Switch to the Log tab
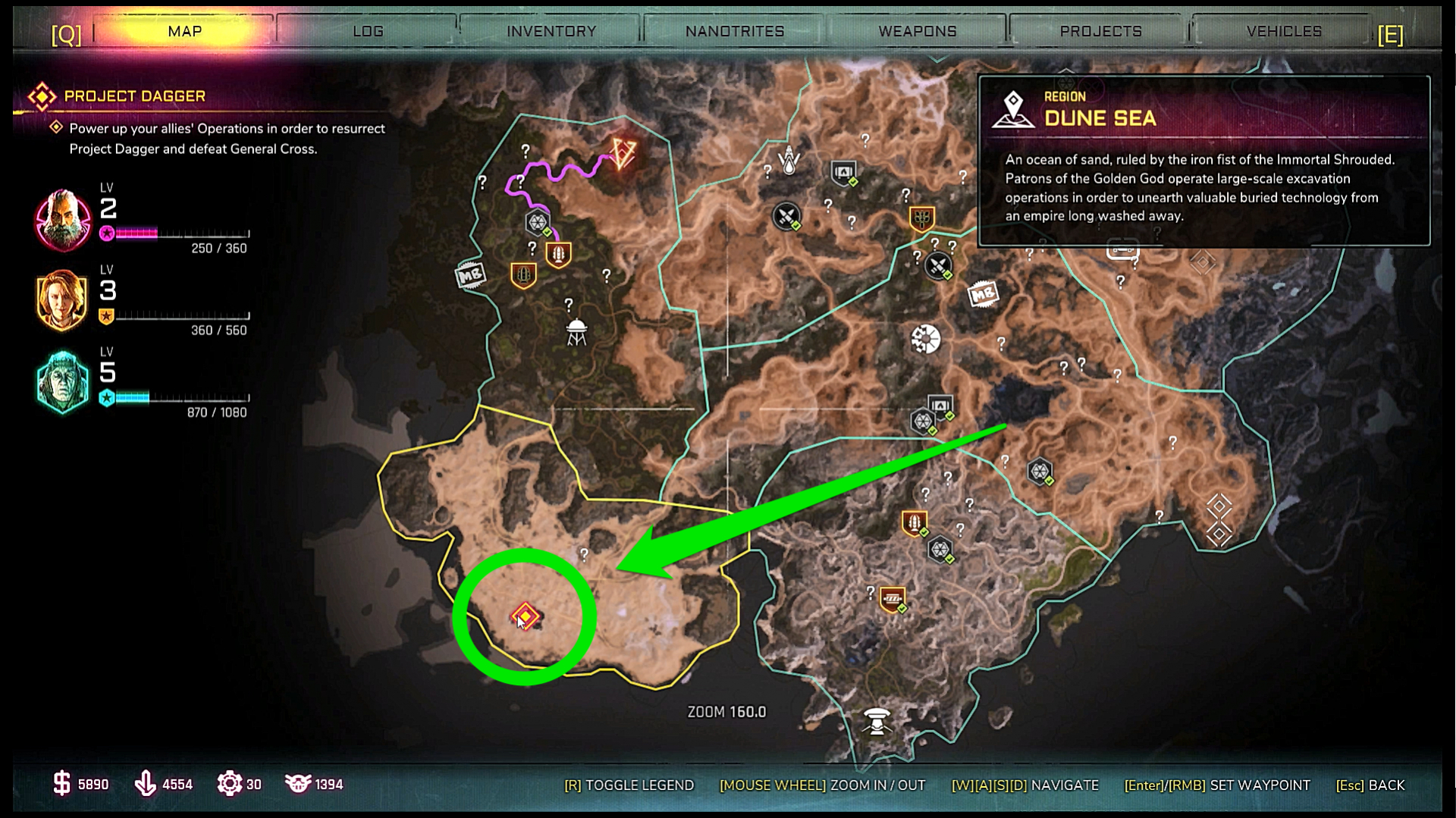The height and width of the screenshot is (818, 1456). click(368, 31)
